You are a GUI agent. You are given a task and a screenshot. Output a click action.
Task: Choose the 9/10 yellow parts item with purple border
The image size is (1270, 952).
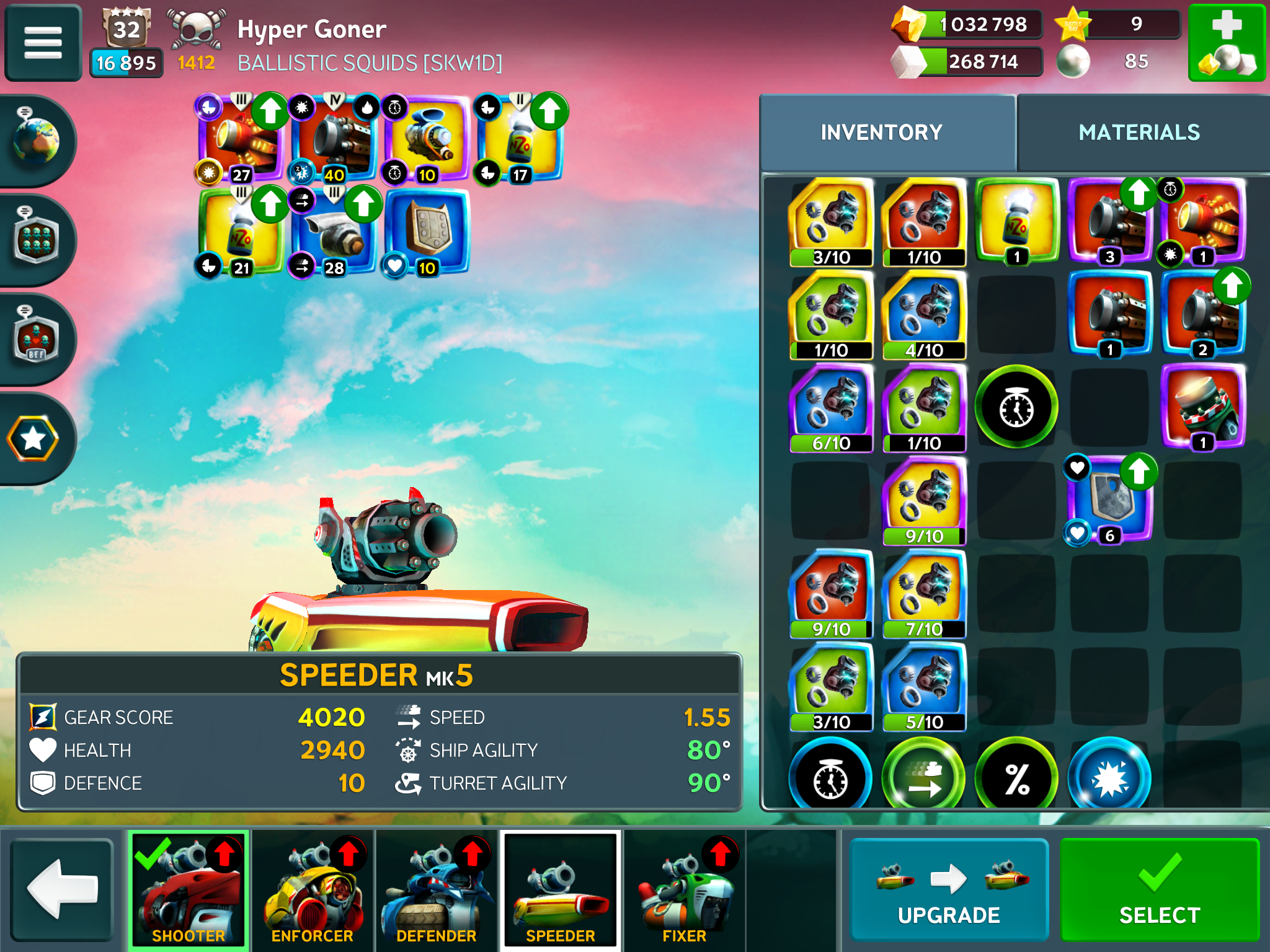[x=924, y=501]
